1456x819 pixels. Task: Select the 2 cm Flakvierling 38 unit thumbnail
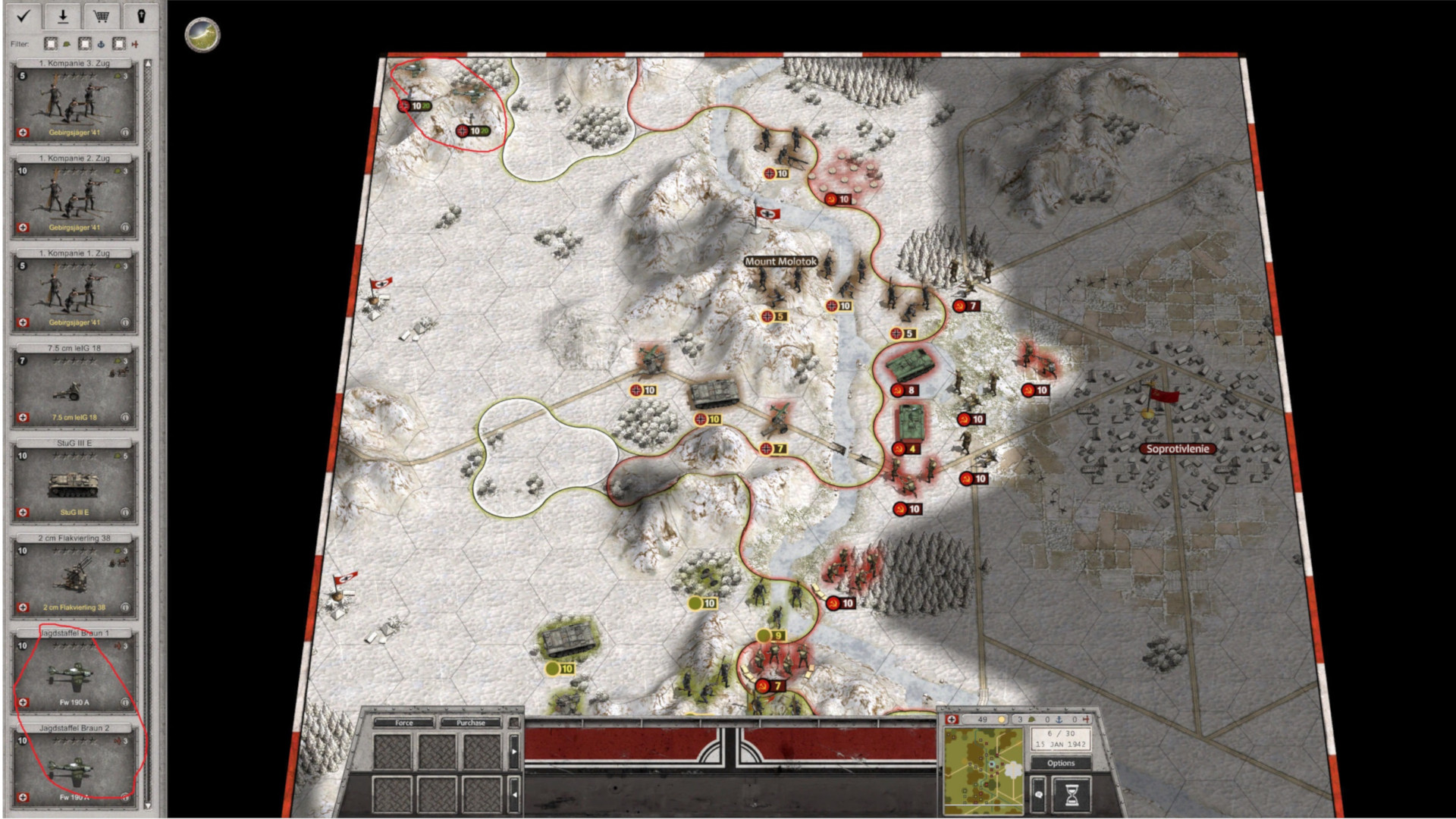[x=74, y=573]
